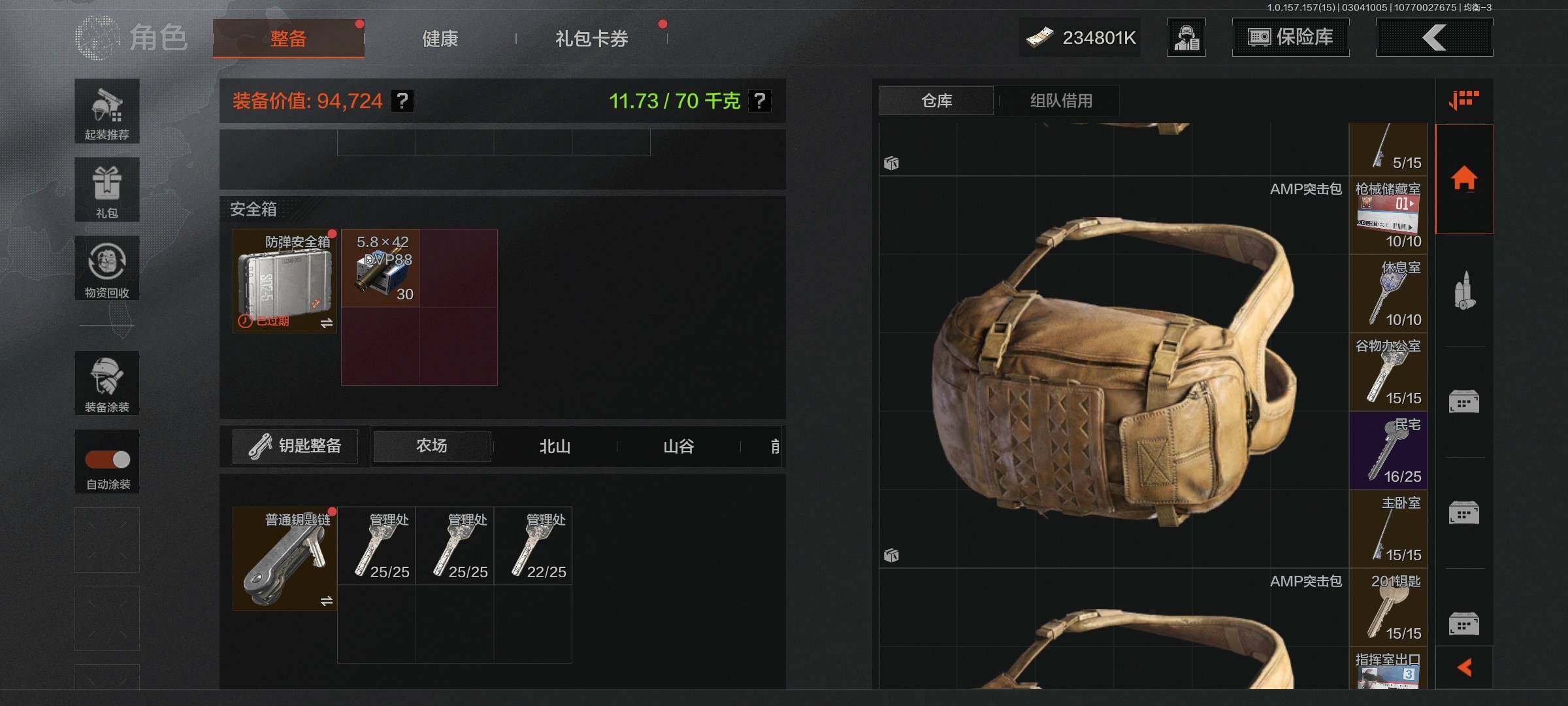Select the 防弹安全箱 secure case
The width and height of the screenshot is (1568, 706).
pyautogui.click(x=285, y=281)
